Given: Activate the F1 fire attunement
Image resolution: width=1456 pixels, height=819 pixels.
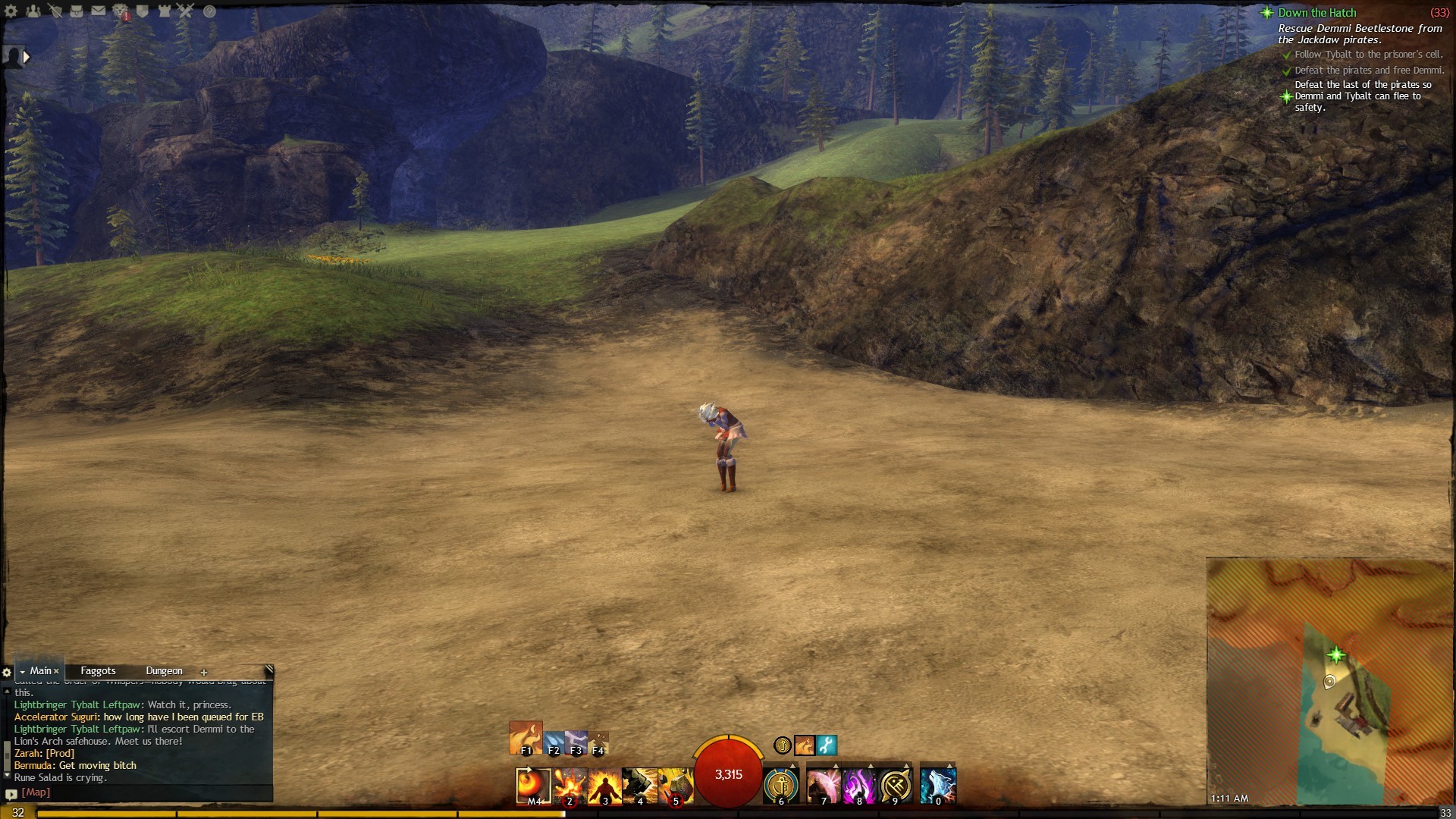Looking at the screenshot, I should pos(526,737).
